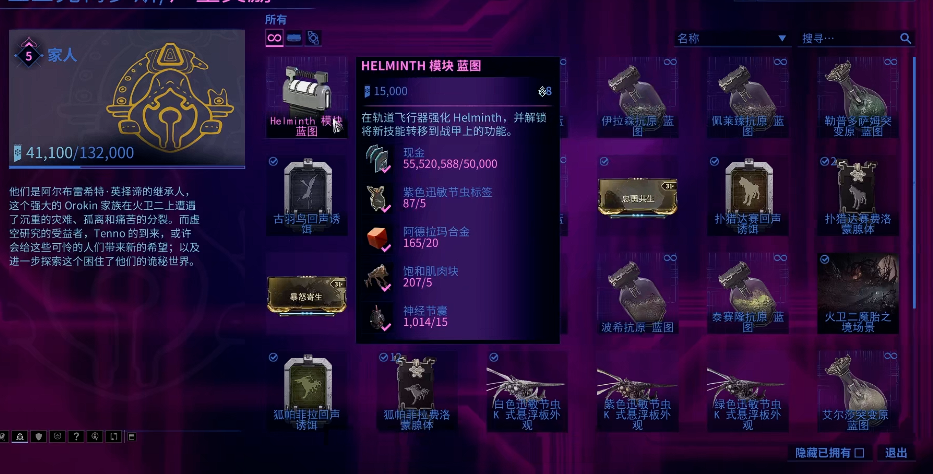
Task: Choose the 泰赛隆抗原 蓝图 item
Action: coord(746,294)
